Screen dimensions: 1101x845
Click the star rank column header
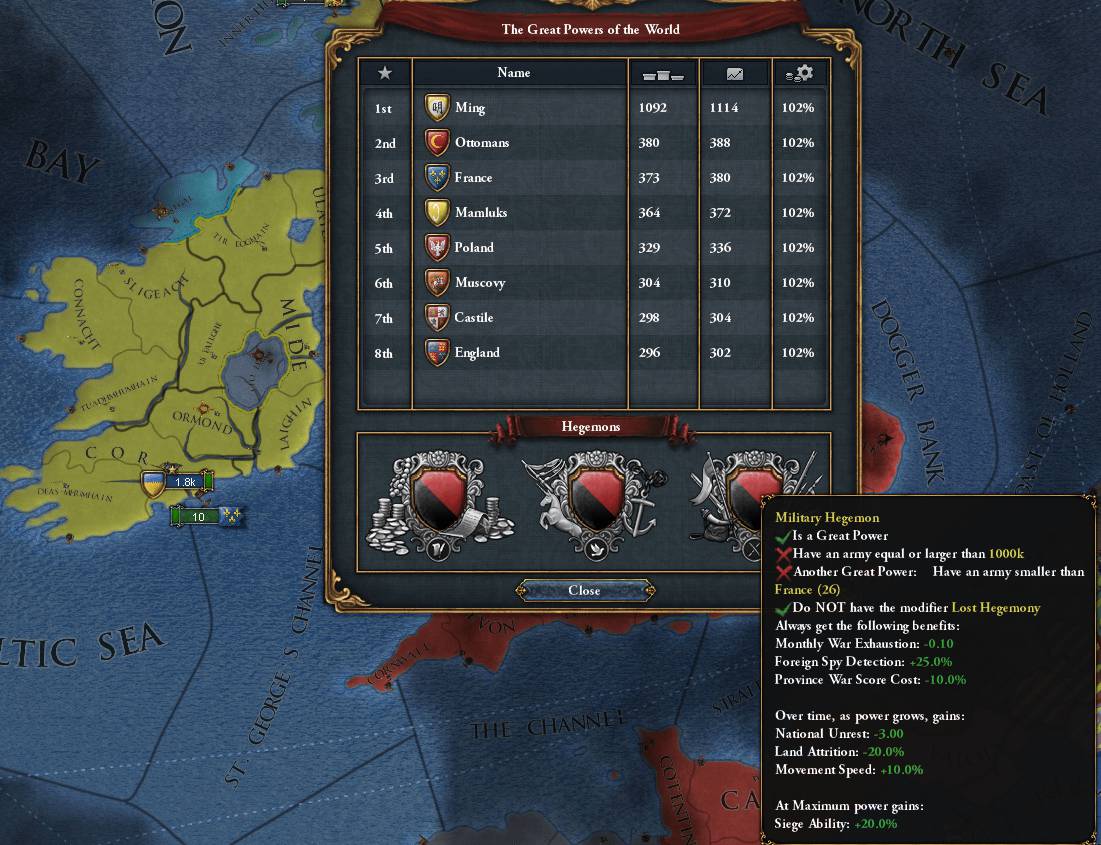point(385,73)
